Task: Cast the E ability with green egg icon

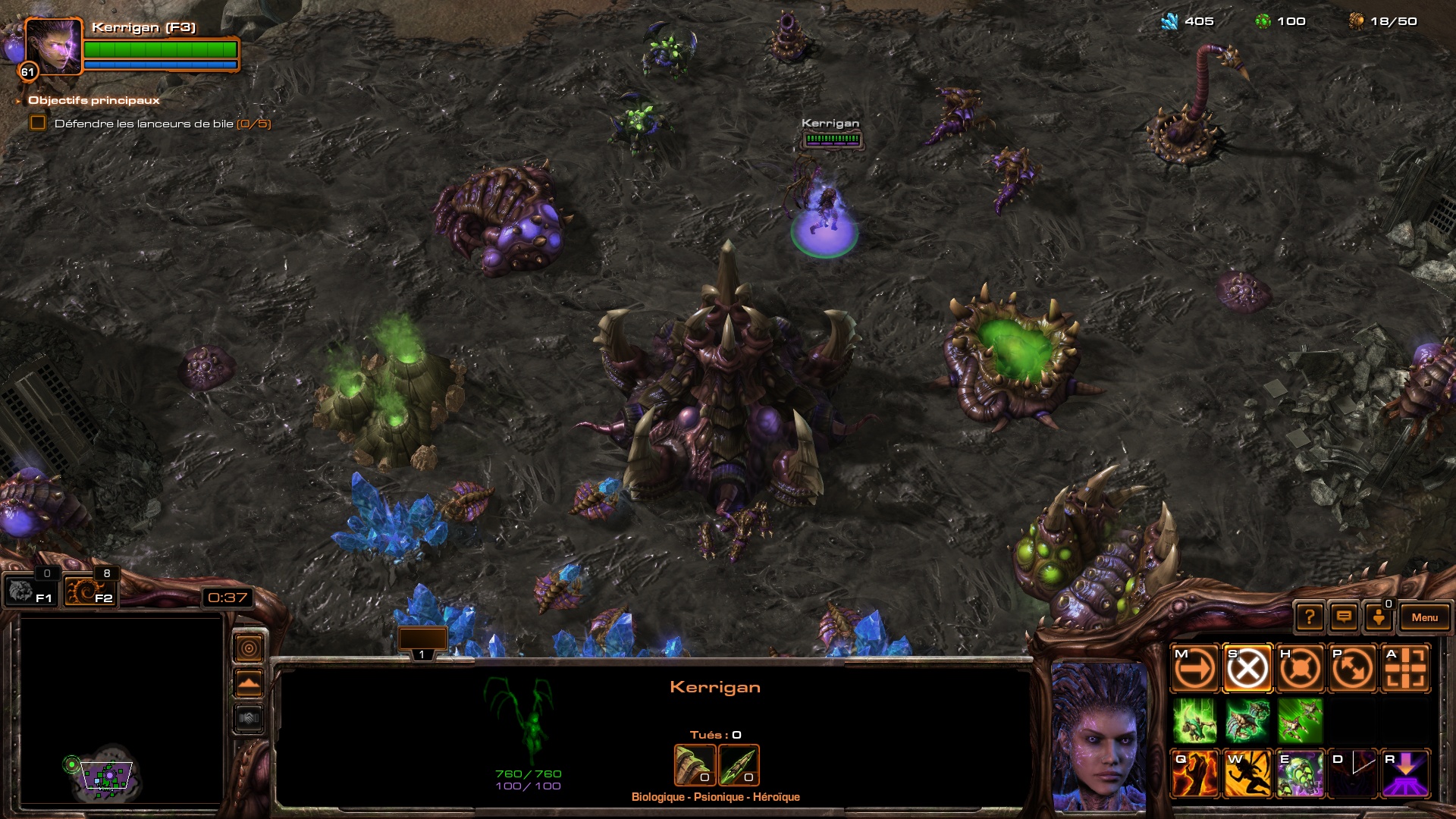Action: (1300, 773)
